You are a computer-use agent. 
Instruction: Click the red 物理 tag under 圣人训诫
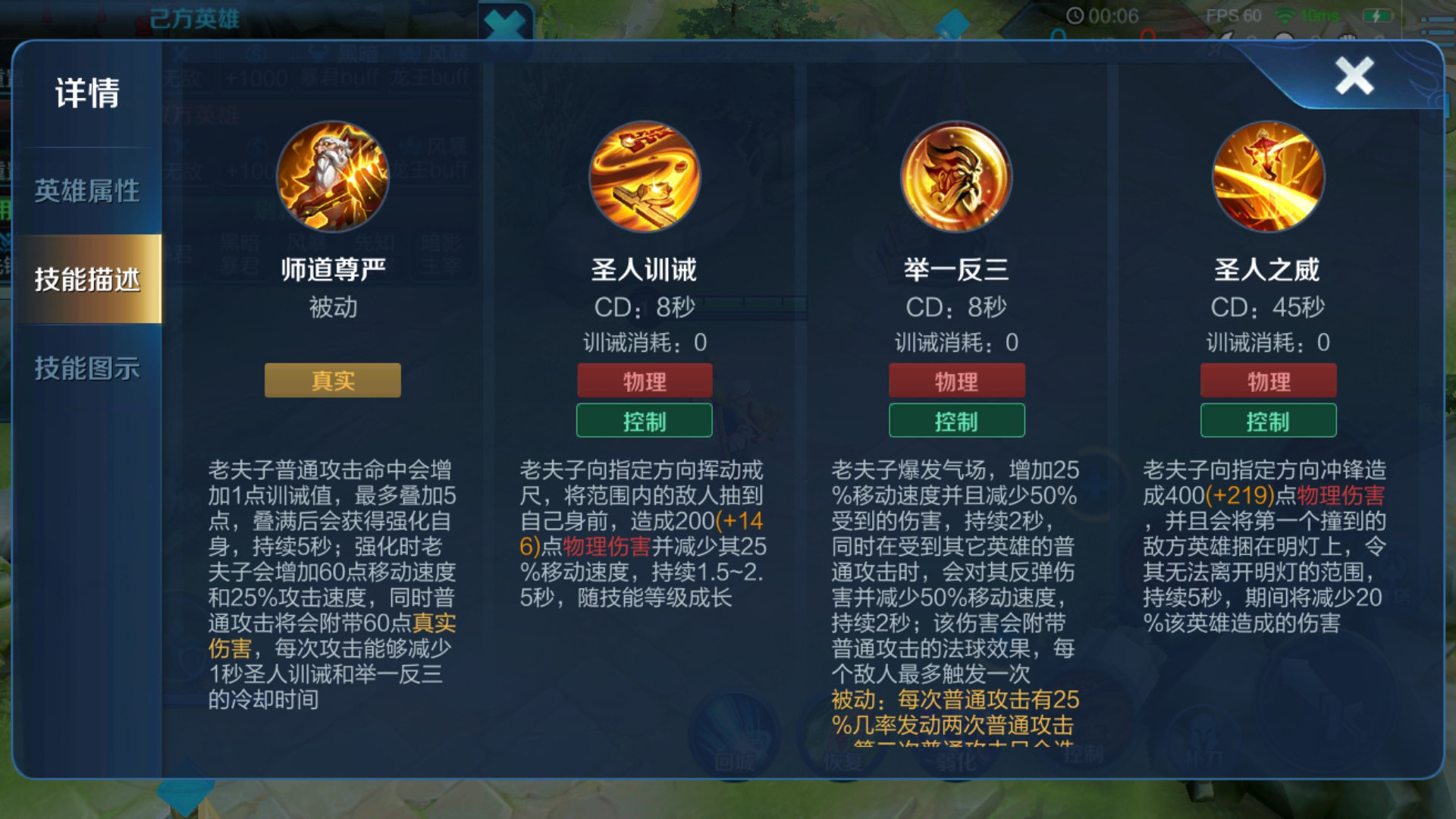pyautogui.click(x=645, y=381)
